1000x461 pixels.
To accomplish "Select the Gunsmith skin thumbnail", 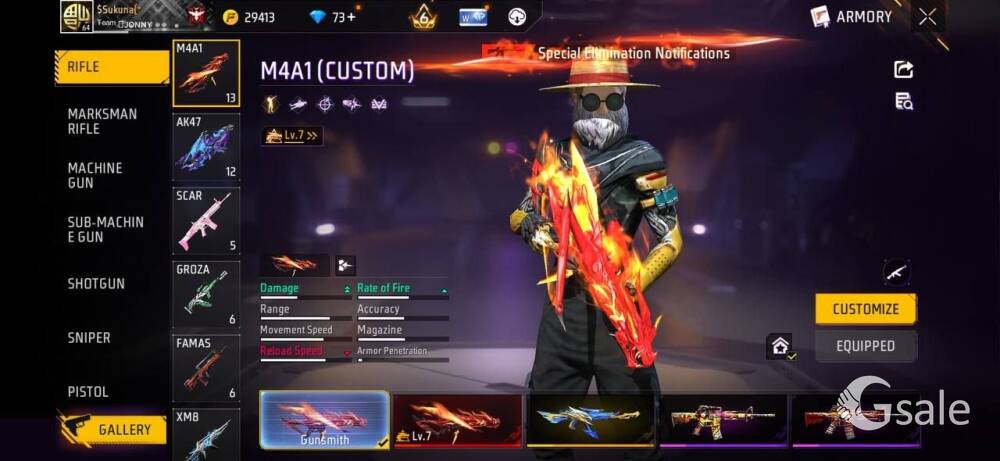I will click(x=324, y=419).
